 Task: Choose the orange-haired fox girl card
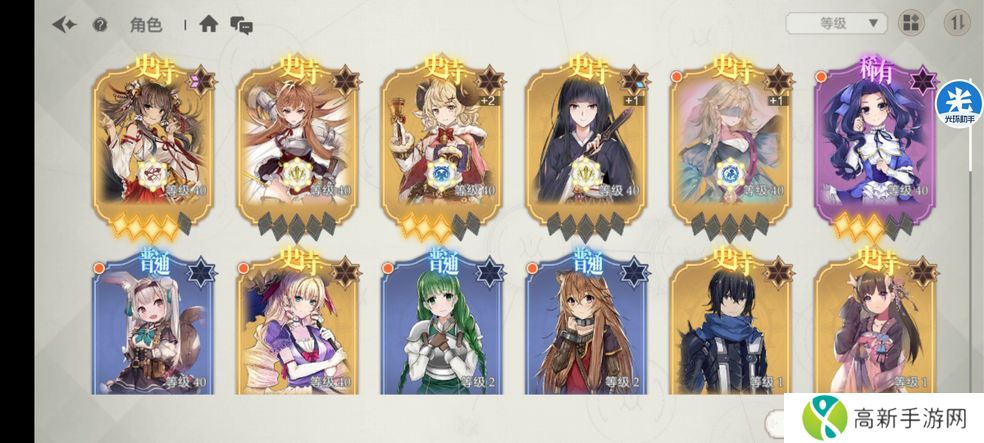298,140
